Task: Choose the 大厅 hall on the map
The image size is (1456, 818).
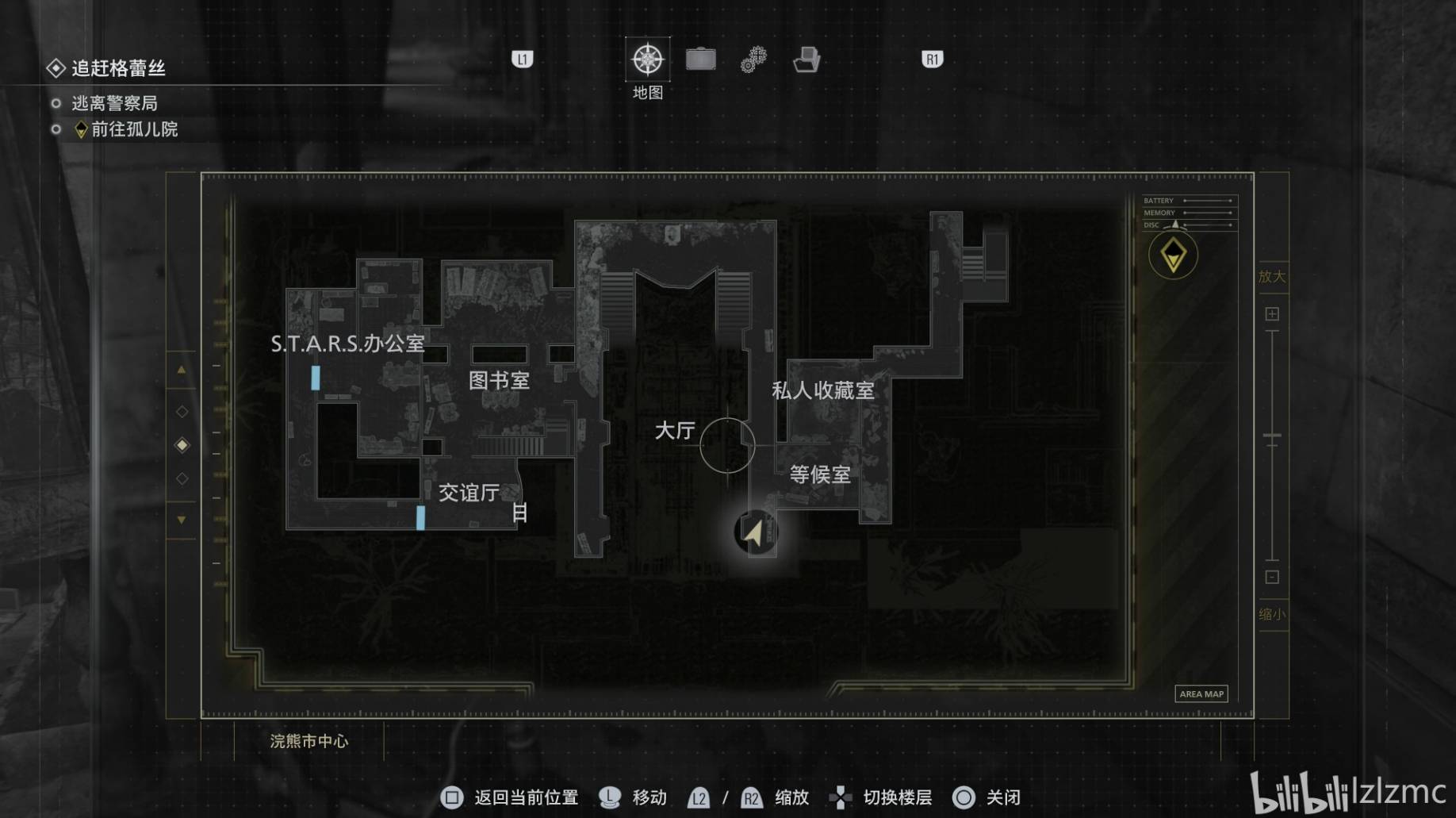Action: [675, 431]
